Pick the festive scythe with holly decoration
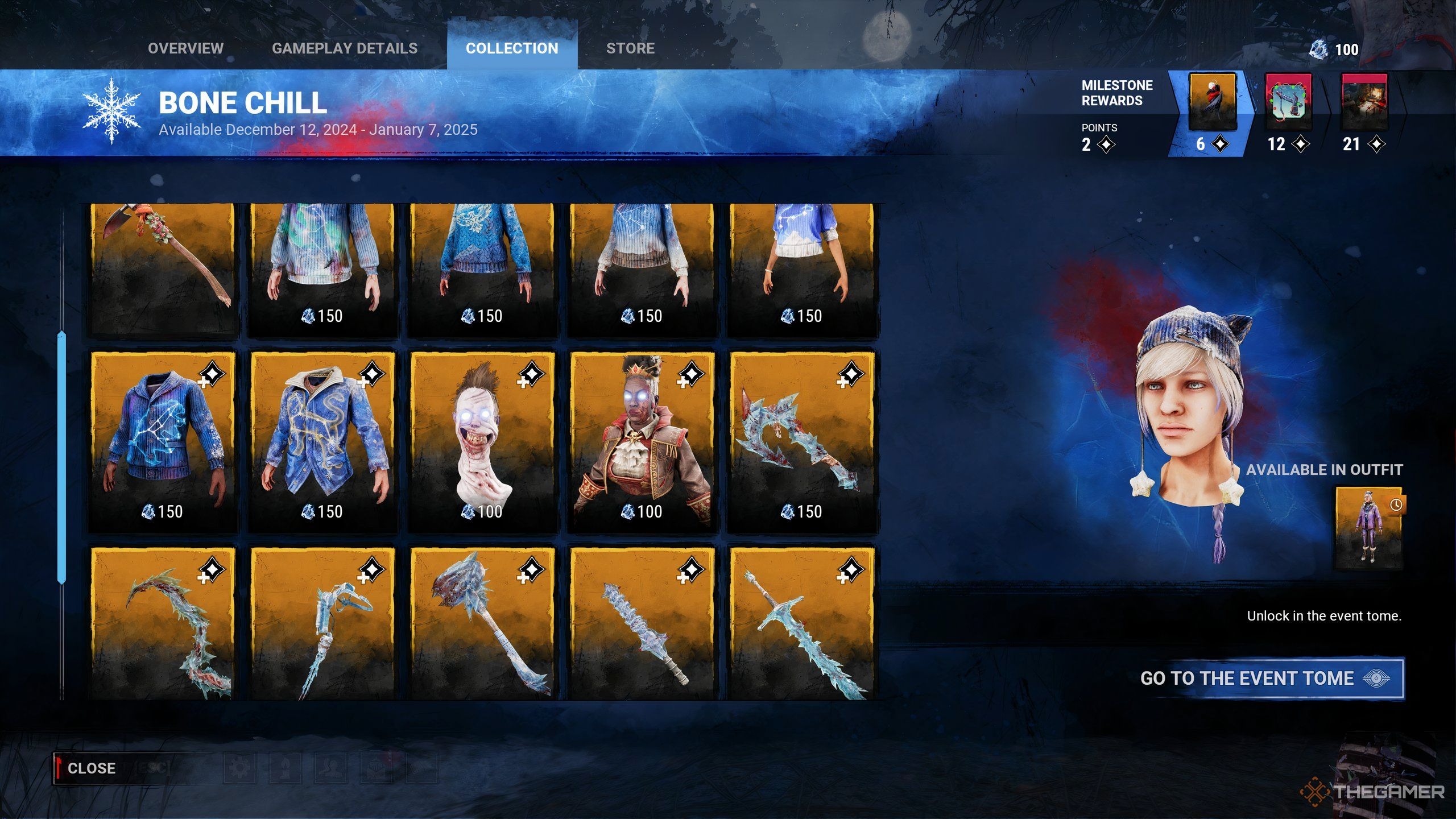The height and width of the screenshot is (819, 1456). coord(163,267)
